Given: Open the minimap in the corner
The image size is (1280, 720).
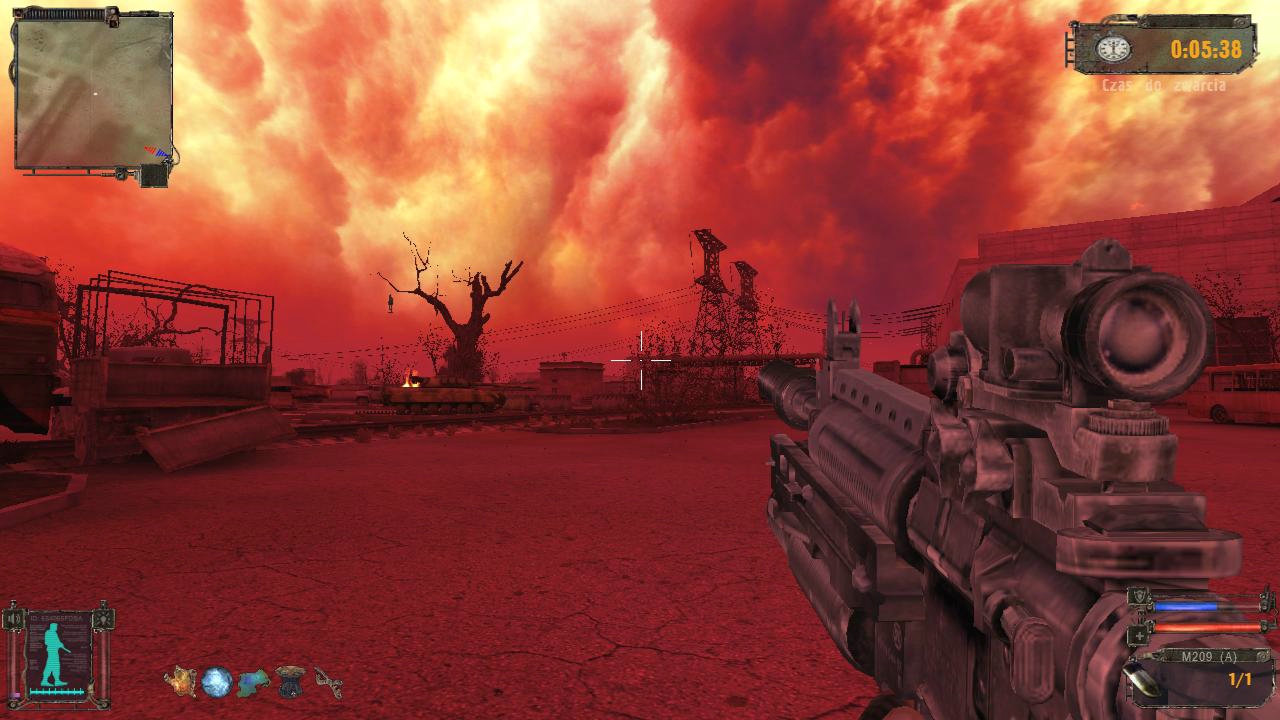Looking at the screenshot, I should click(x=94, y=92).
